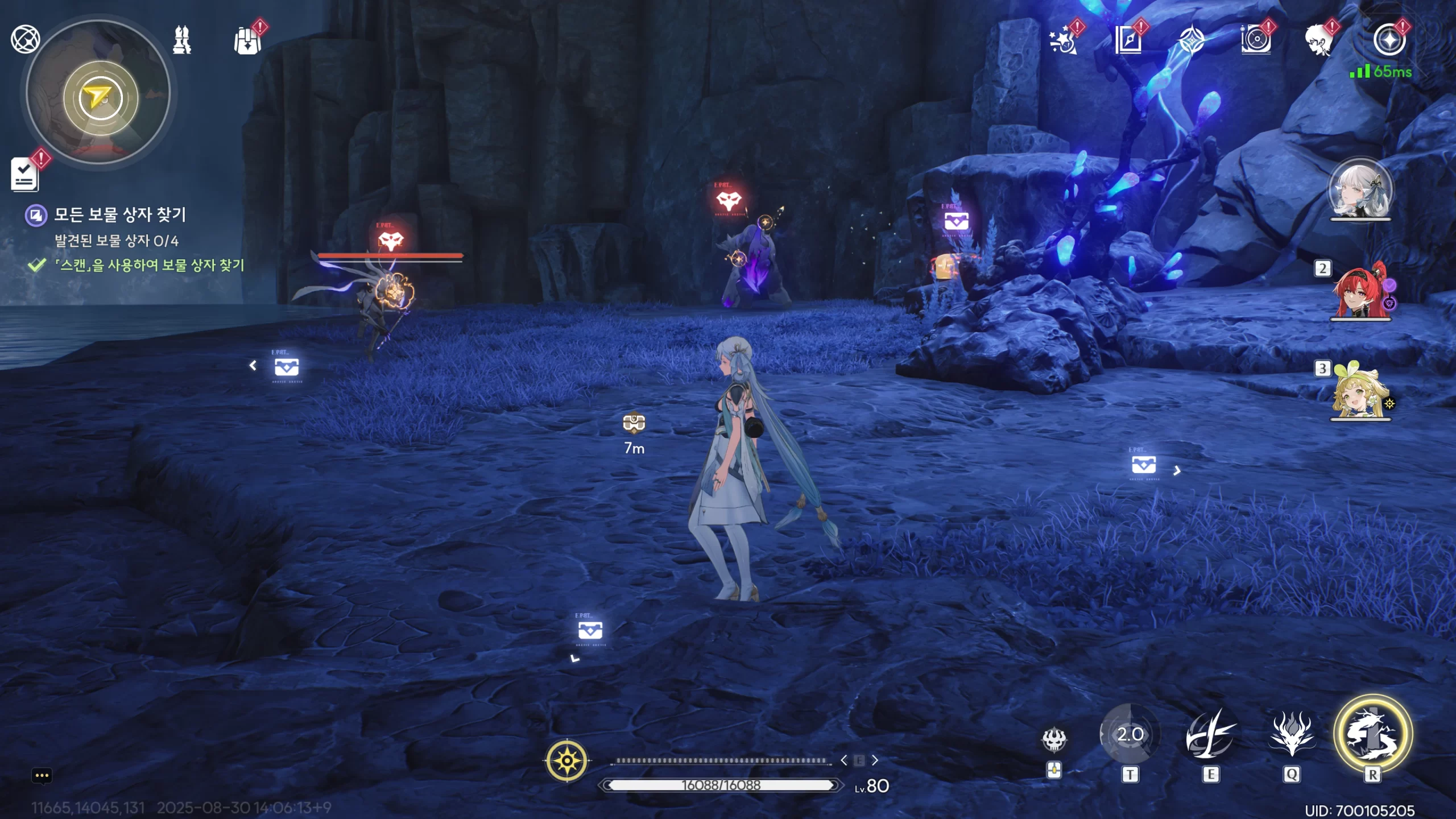Viewport: 1456px width, 819px height.
Task: Open the backpack inventory icon
Action: (247, 41)
